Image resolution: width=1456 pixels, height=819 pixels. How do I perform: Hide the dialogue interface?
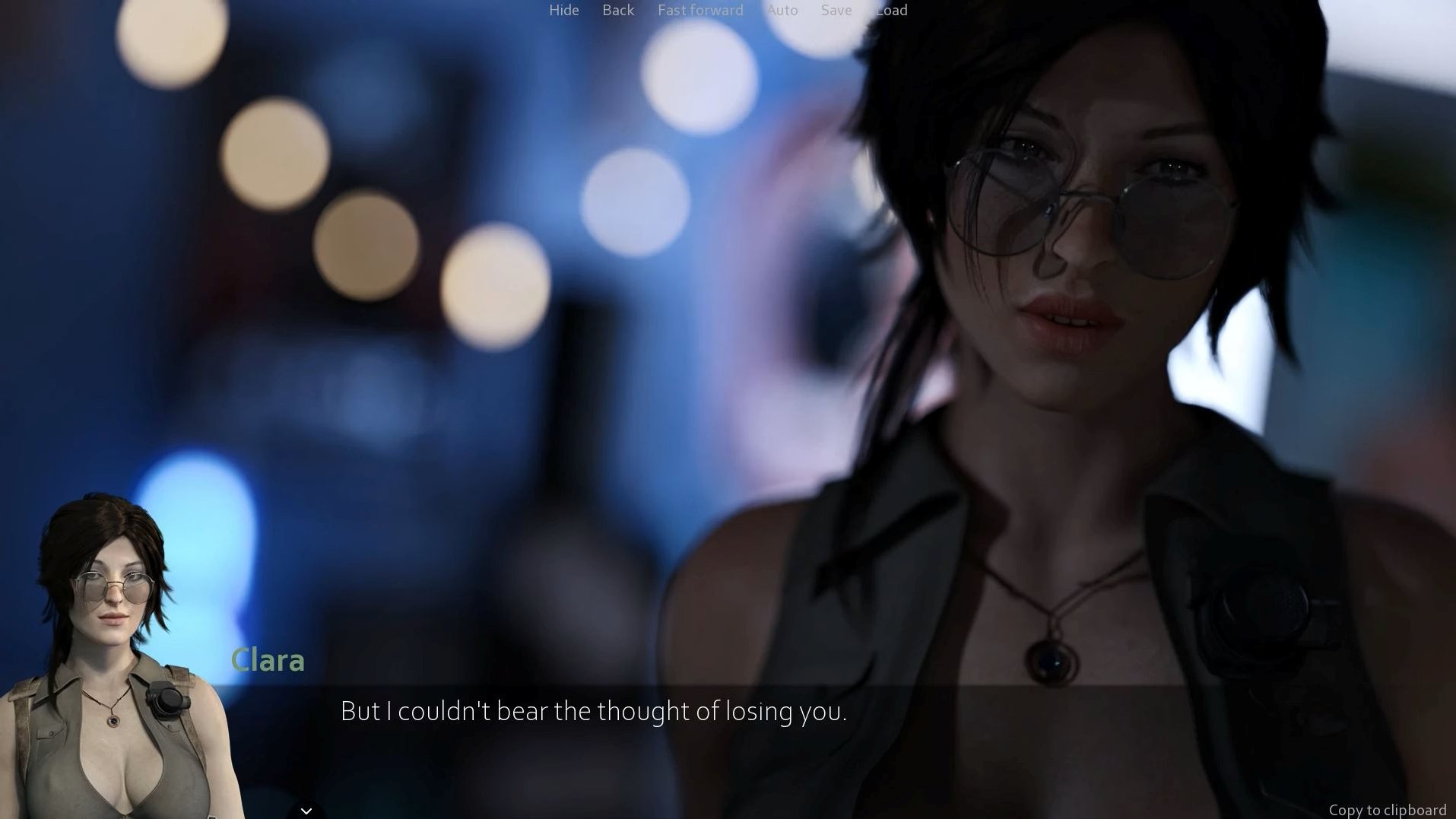click(563, 10)
